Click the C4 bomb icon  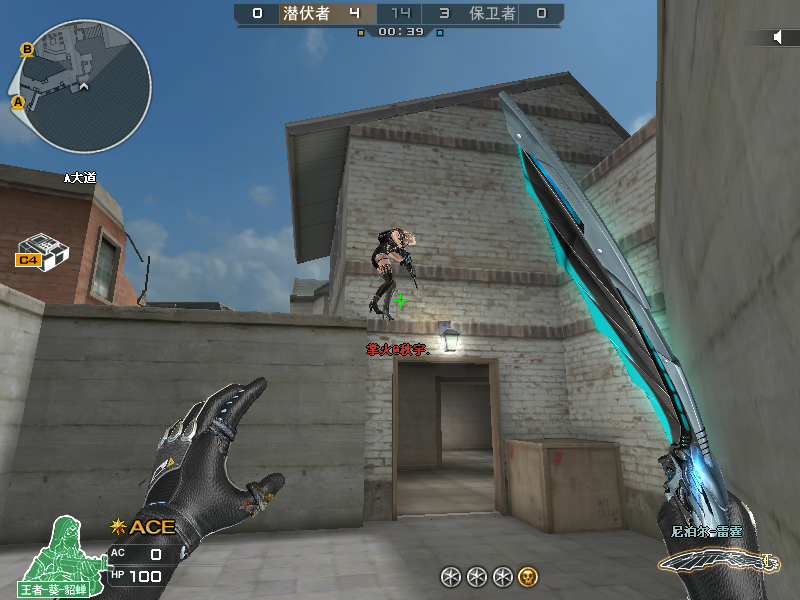[41, 250]
